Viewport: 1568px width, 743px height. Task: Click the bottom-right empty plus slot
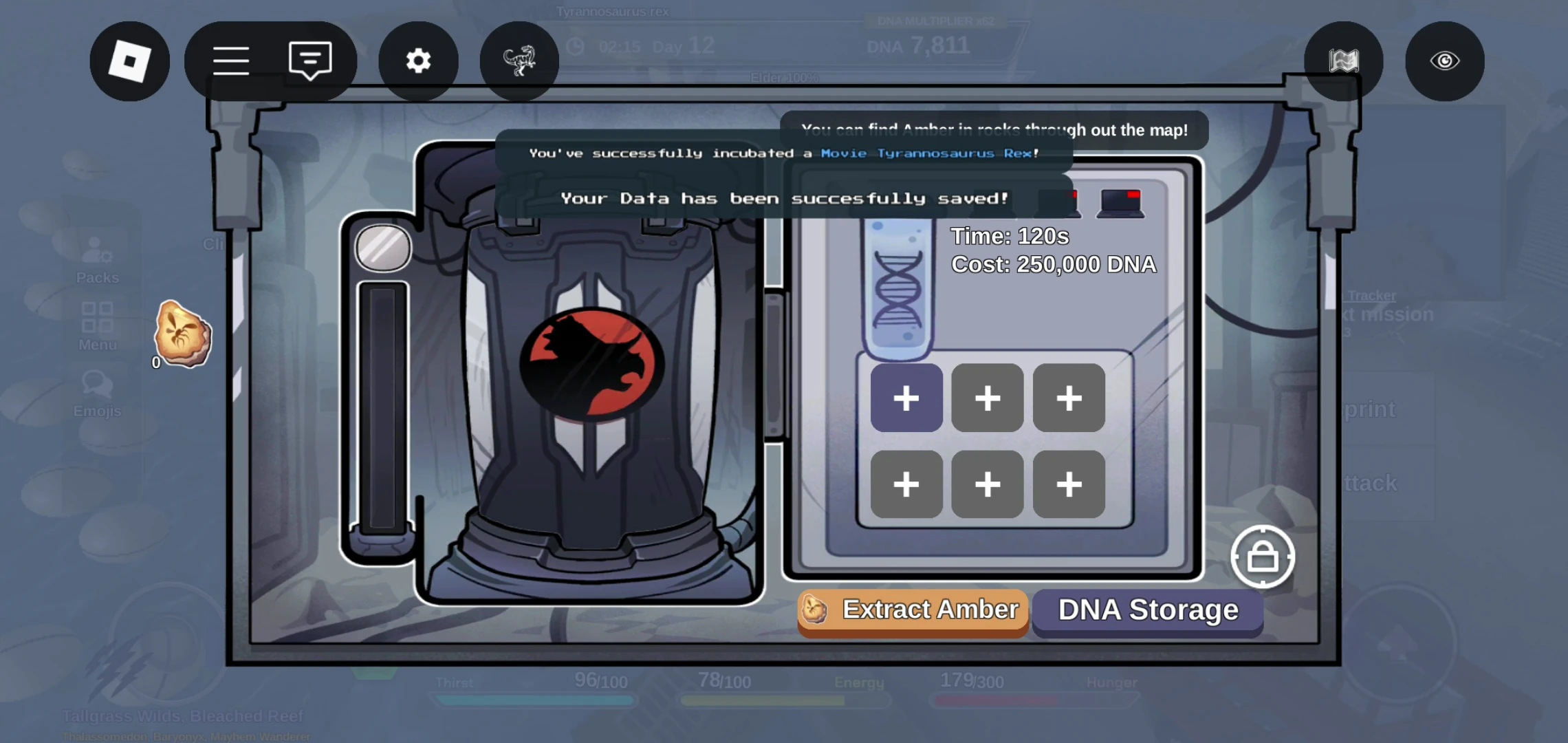(x=1068, y=484)
